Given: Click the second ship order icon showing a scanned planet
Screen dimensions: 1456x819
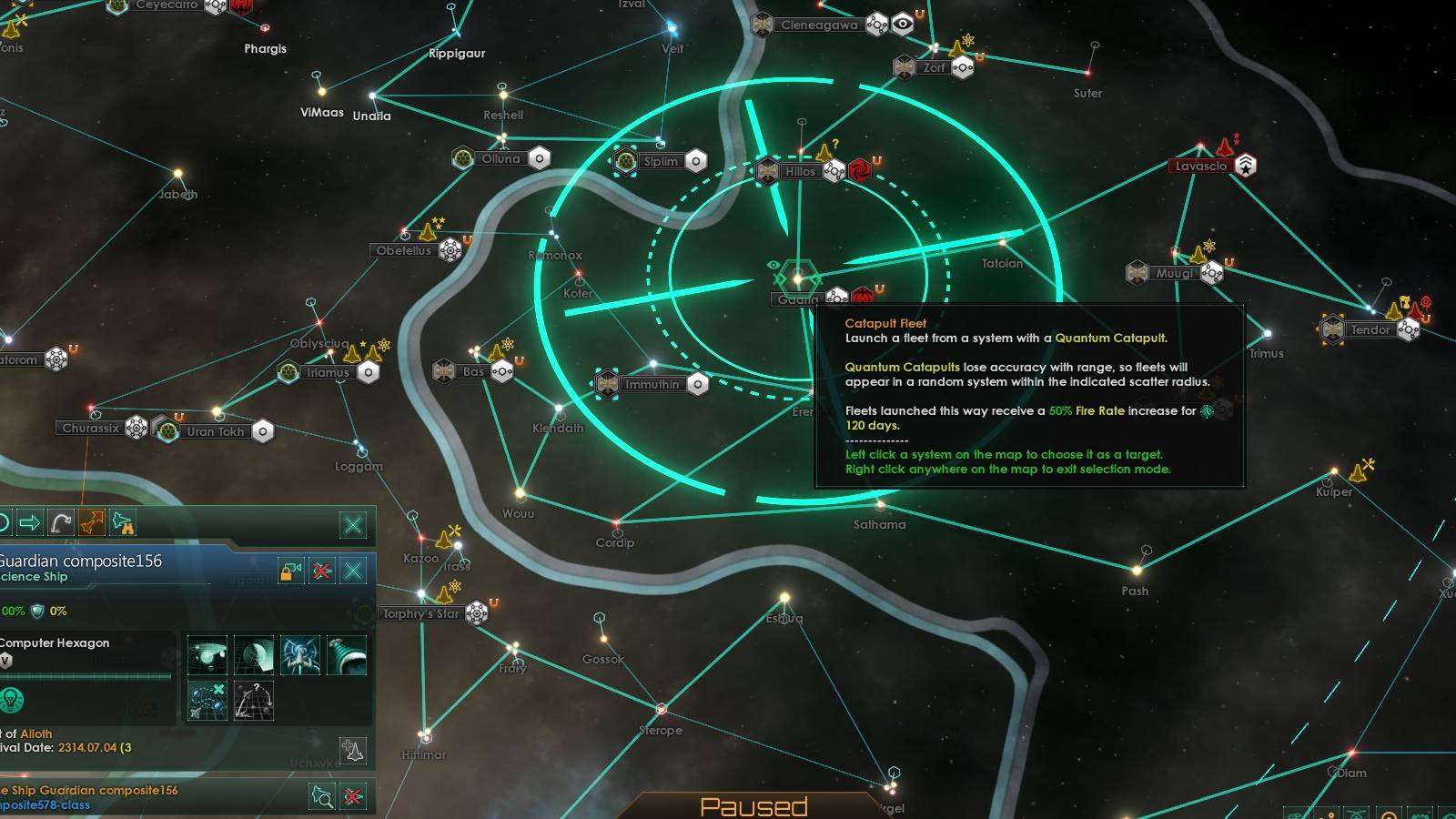Looking at the screenshot, I should point(255,654).
